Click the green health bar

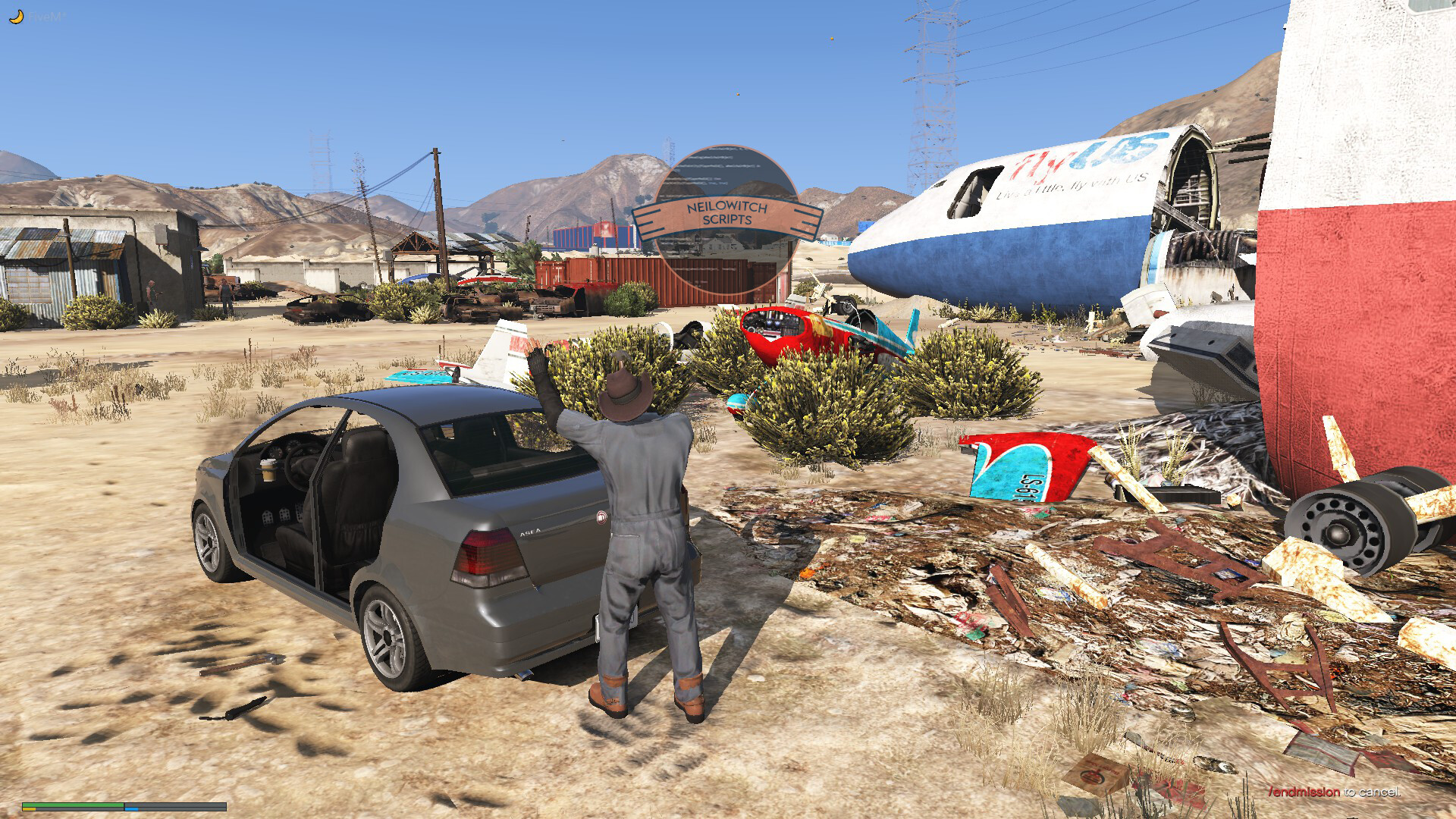[x=72, y=804]
